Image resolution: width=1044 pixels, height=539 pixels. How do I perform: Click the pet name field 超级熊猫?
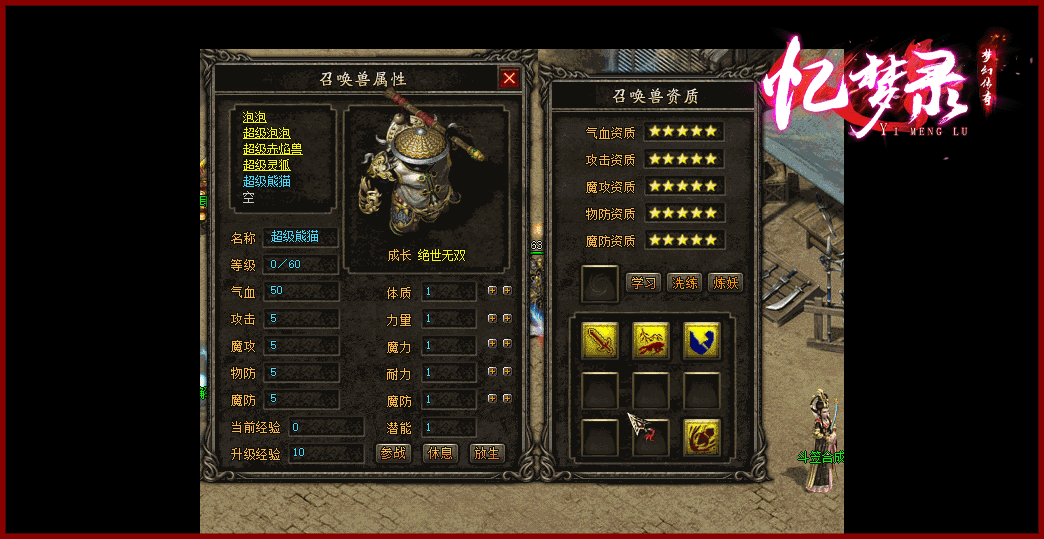[x=300, y=237]
